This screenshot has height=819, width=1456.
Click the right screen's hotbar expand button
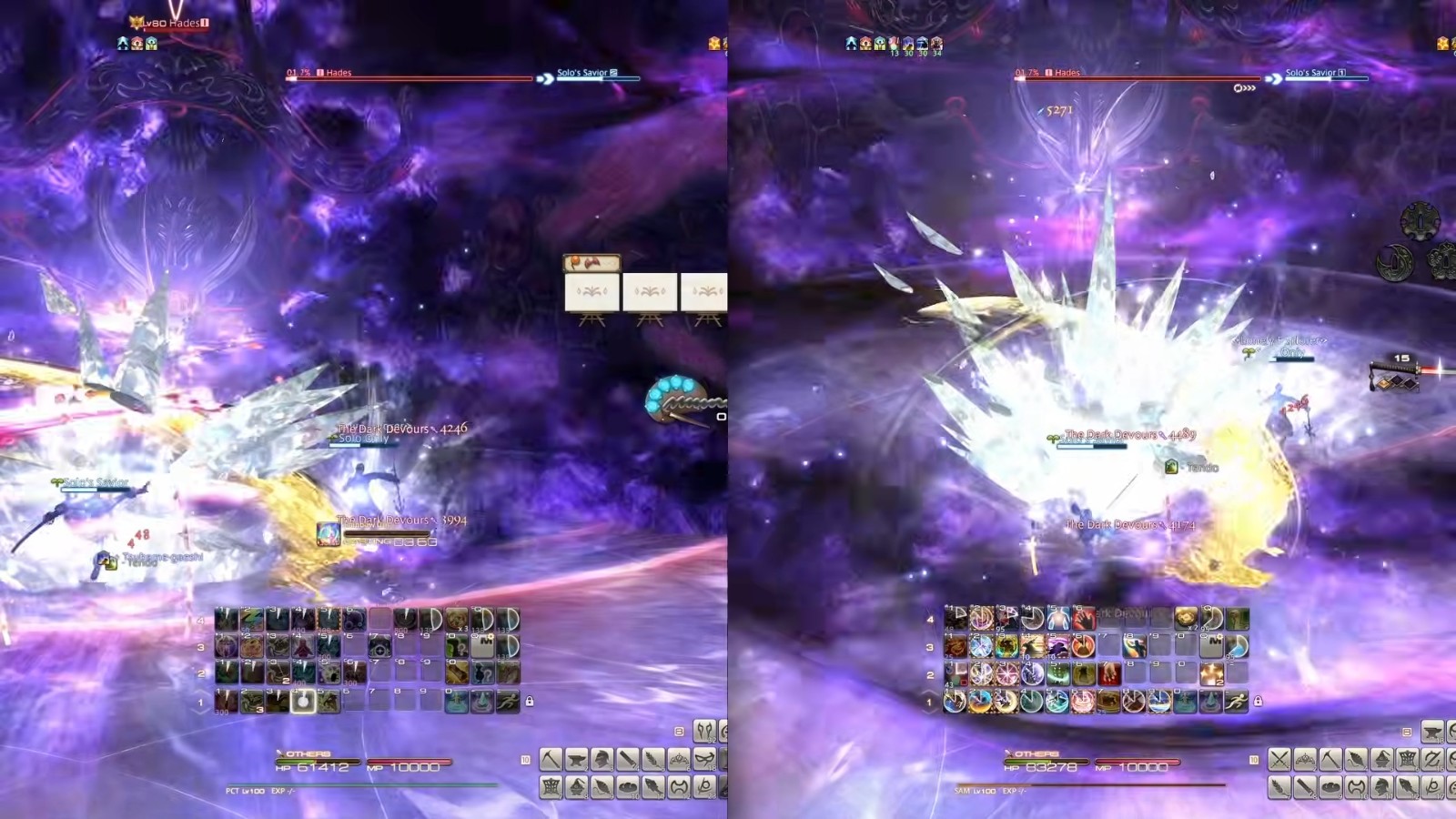point(1407,732)
